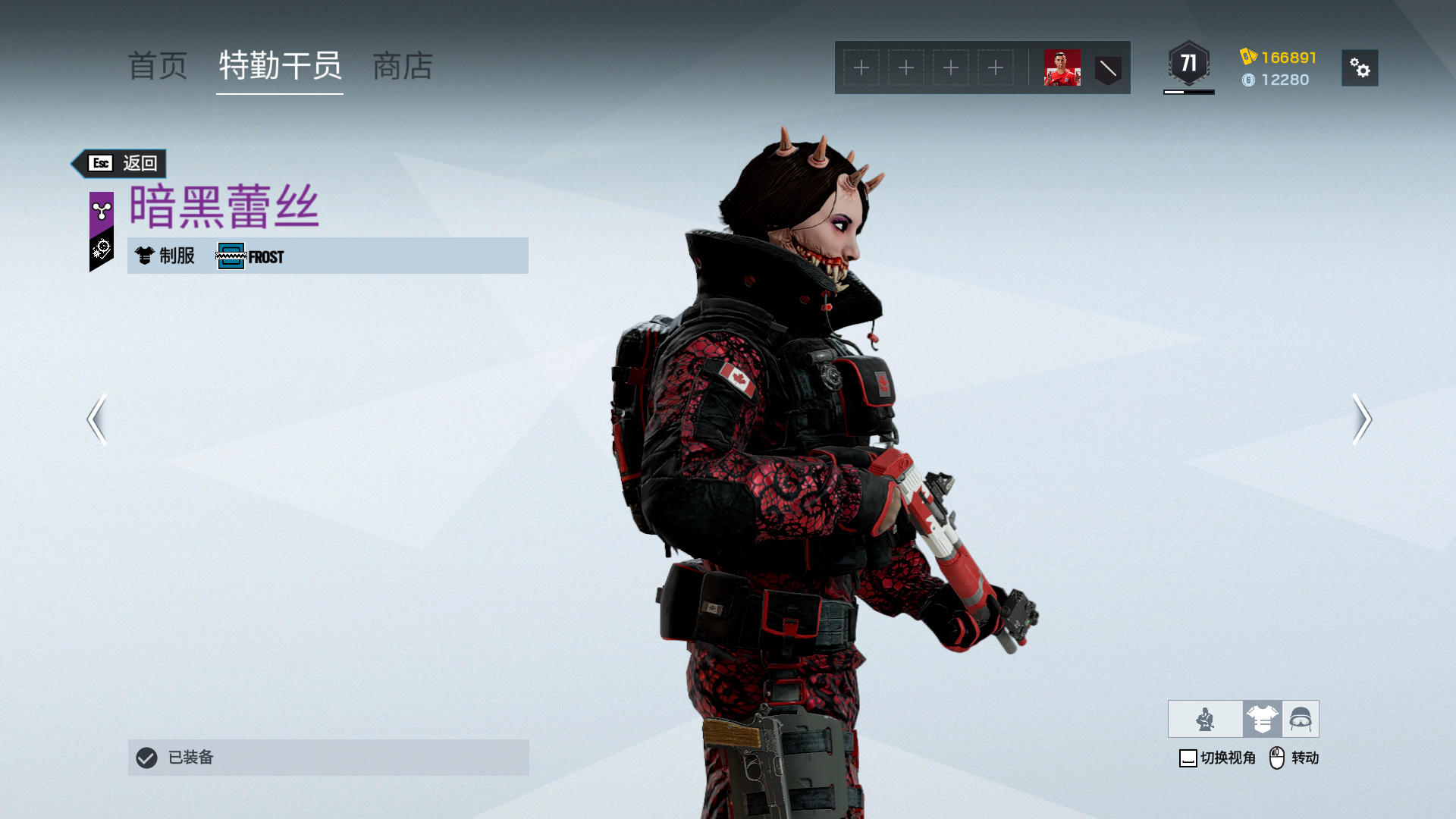Select the player avatar in squad bar
The height and width of the screenshot is (819, 1456).
coord(1062,68)
